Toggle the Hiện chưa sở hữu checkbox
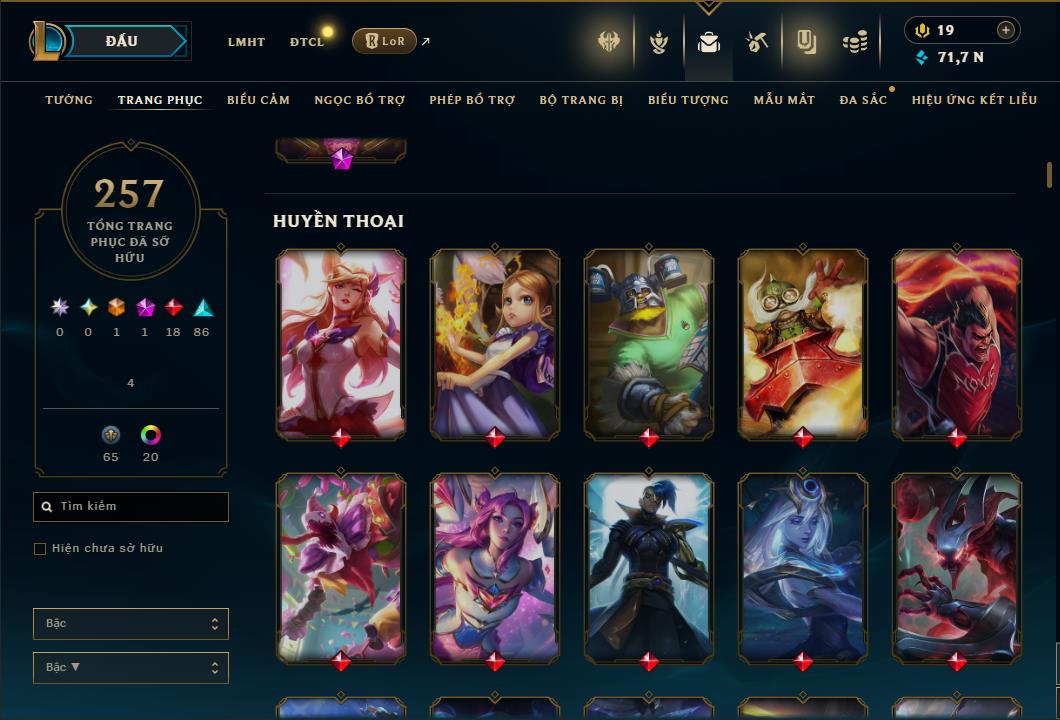The image size is (1060, 720). click(40, 549)
